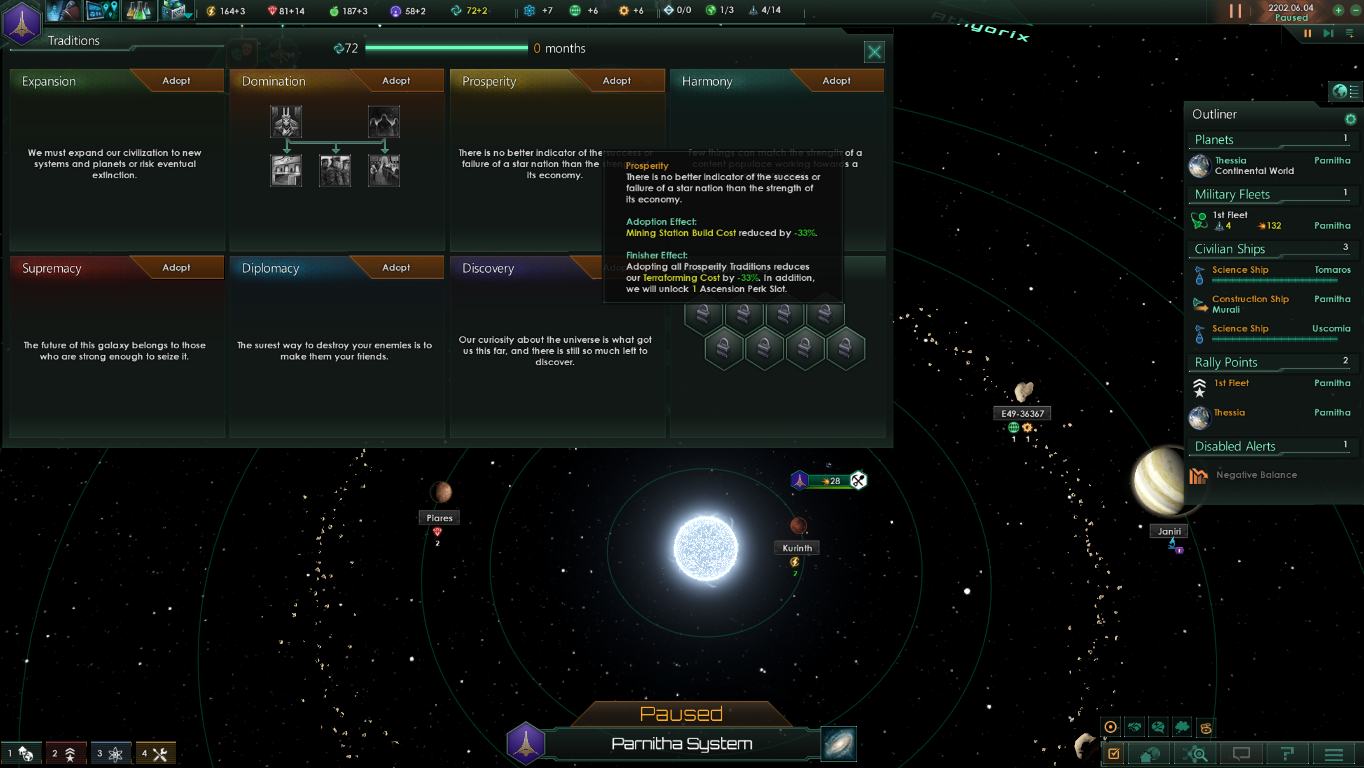This screenshot has height=768, width=1364.
Task: Click the unity progress bar
Action: click(449, 47)
